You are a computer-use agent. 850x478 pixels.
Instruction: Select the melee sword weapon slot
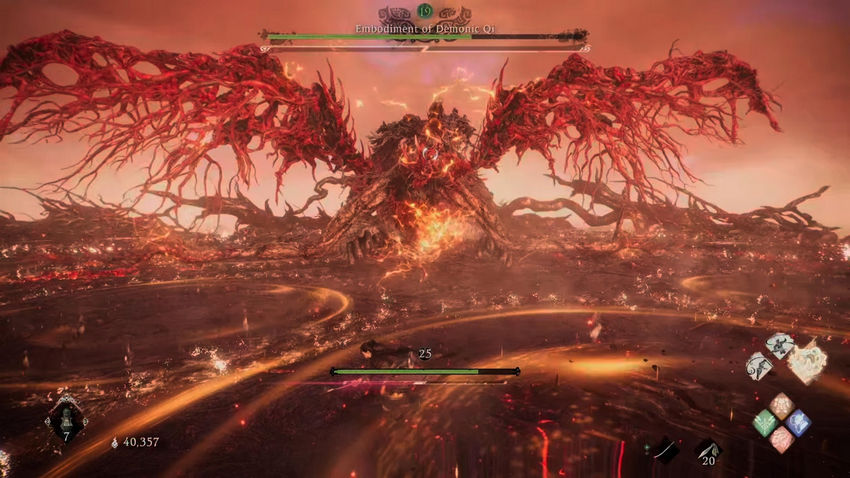[x=665, y=450]
